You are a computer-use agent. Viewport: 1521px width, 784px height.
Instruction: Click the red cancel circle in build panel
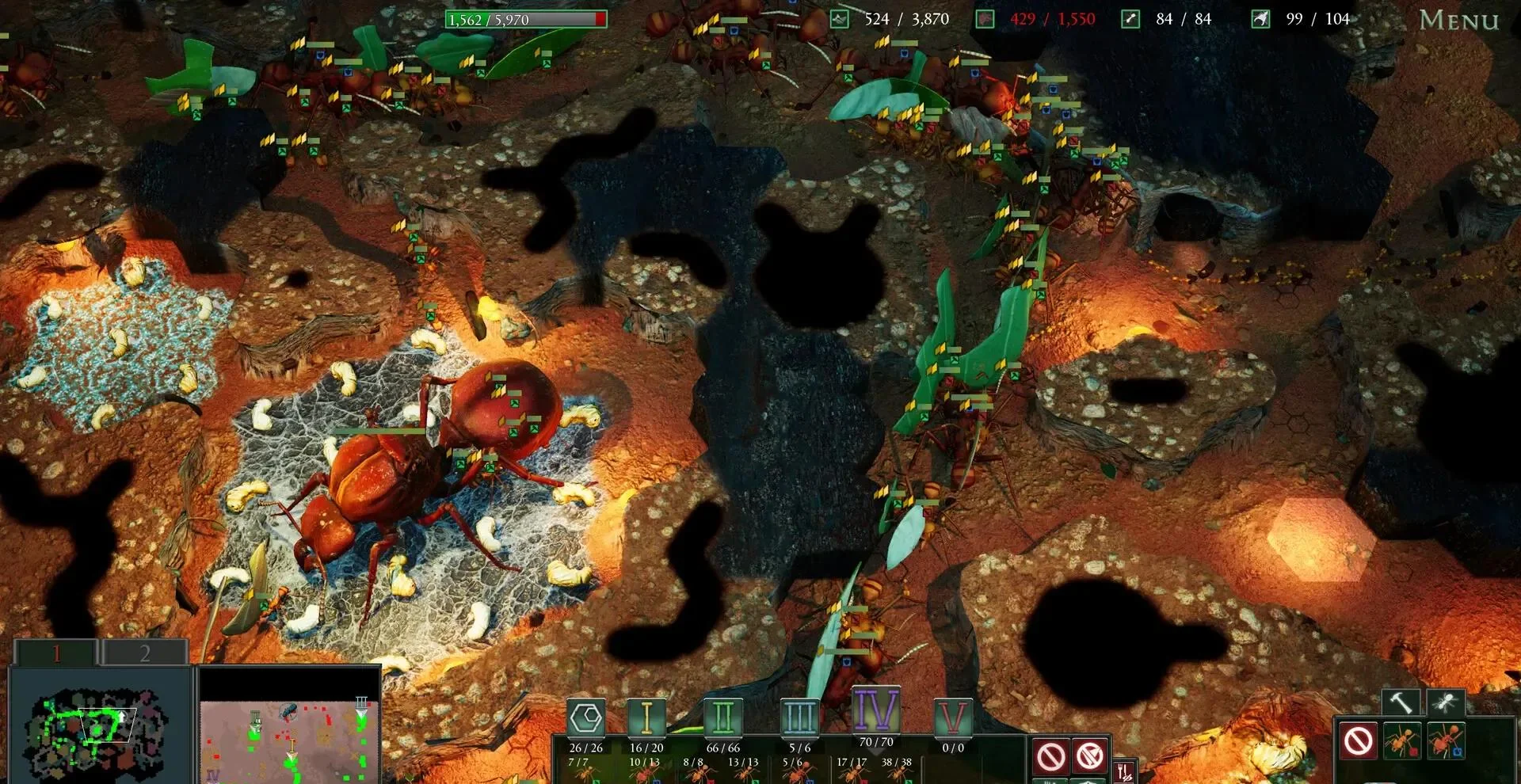(1359, 742)
